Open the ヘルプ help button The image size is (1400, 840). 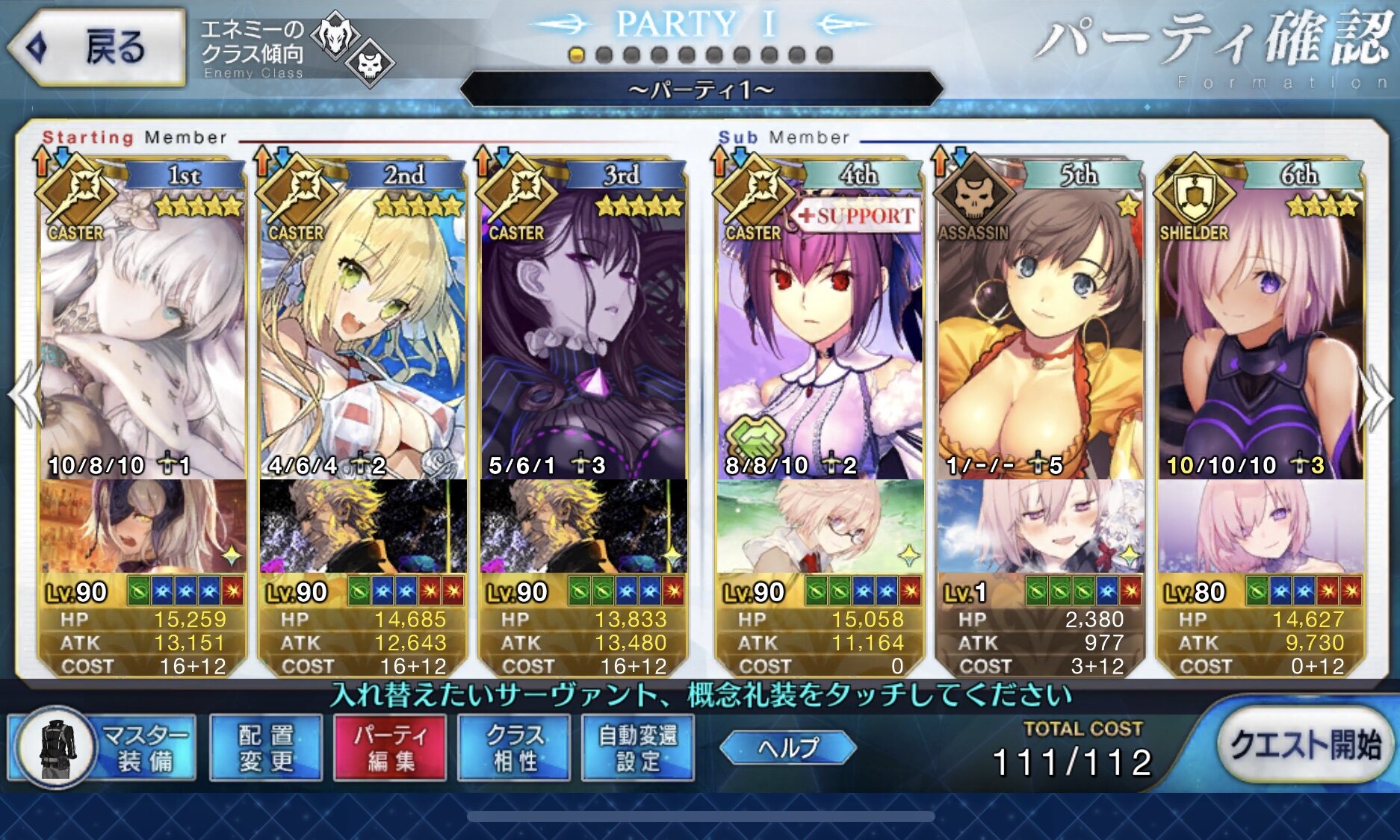[788, 747]
